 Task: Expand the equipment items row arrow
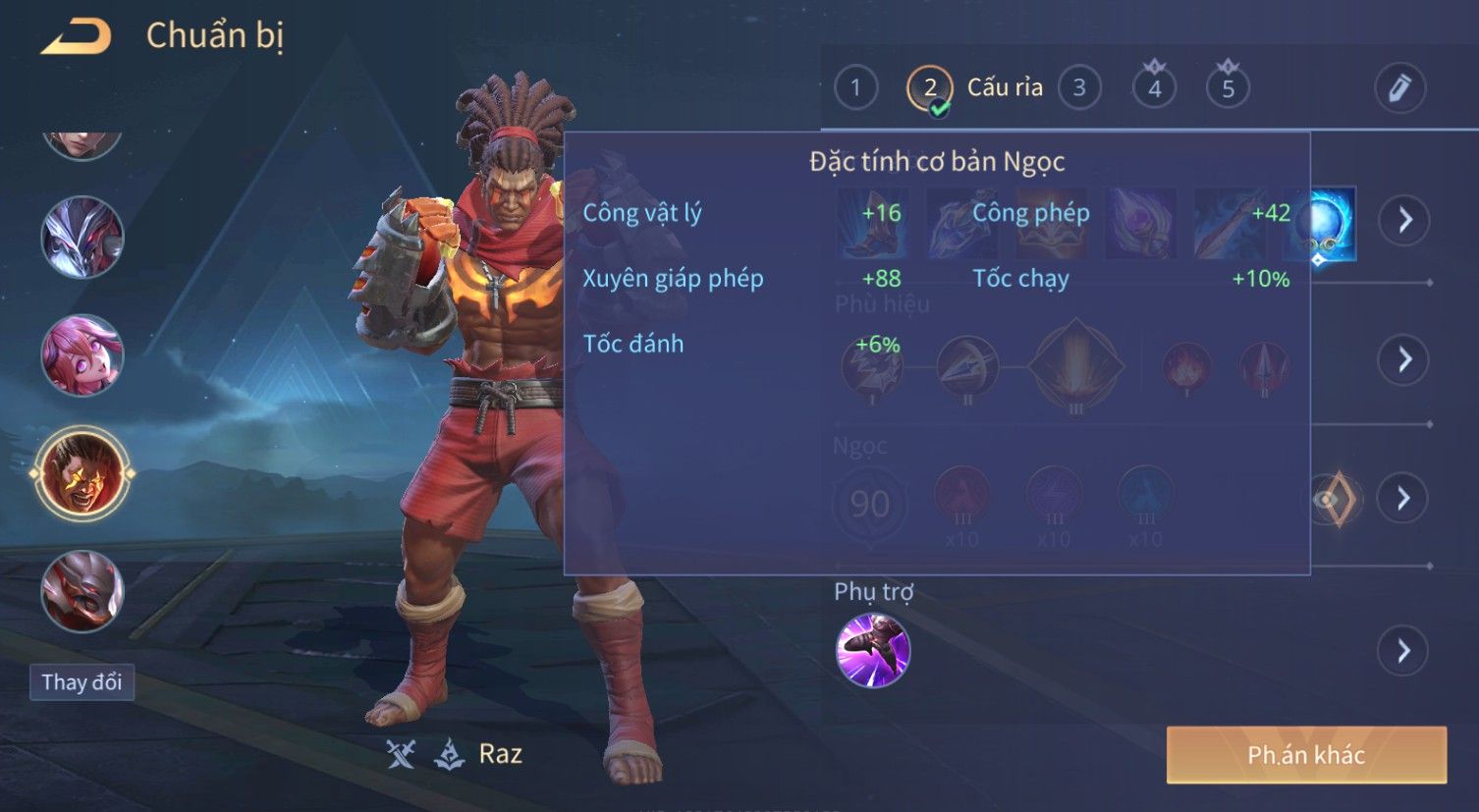pyautogui.click(x=1404, y=219)
